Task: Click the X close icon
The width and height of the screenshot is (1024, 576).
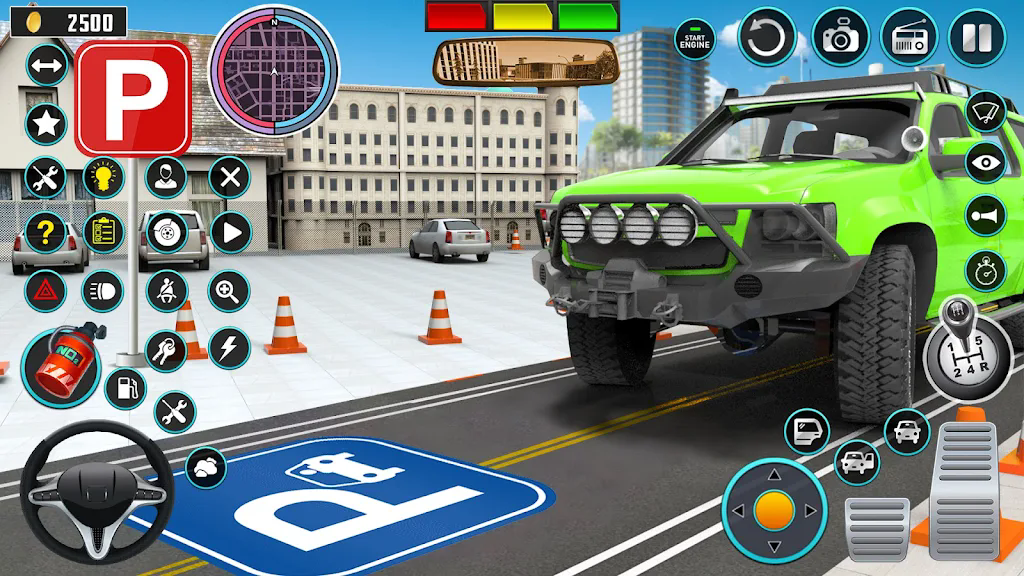Action: 229,178
